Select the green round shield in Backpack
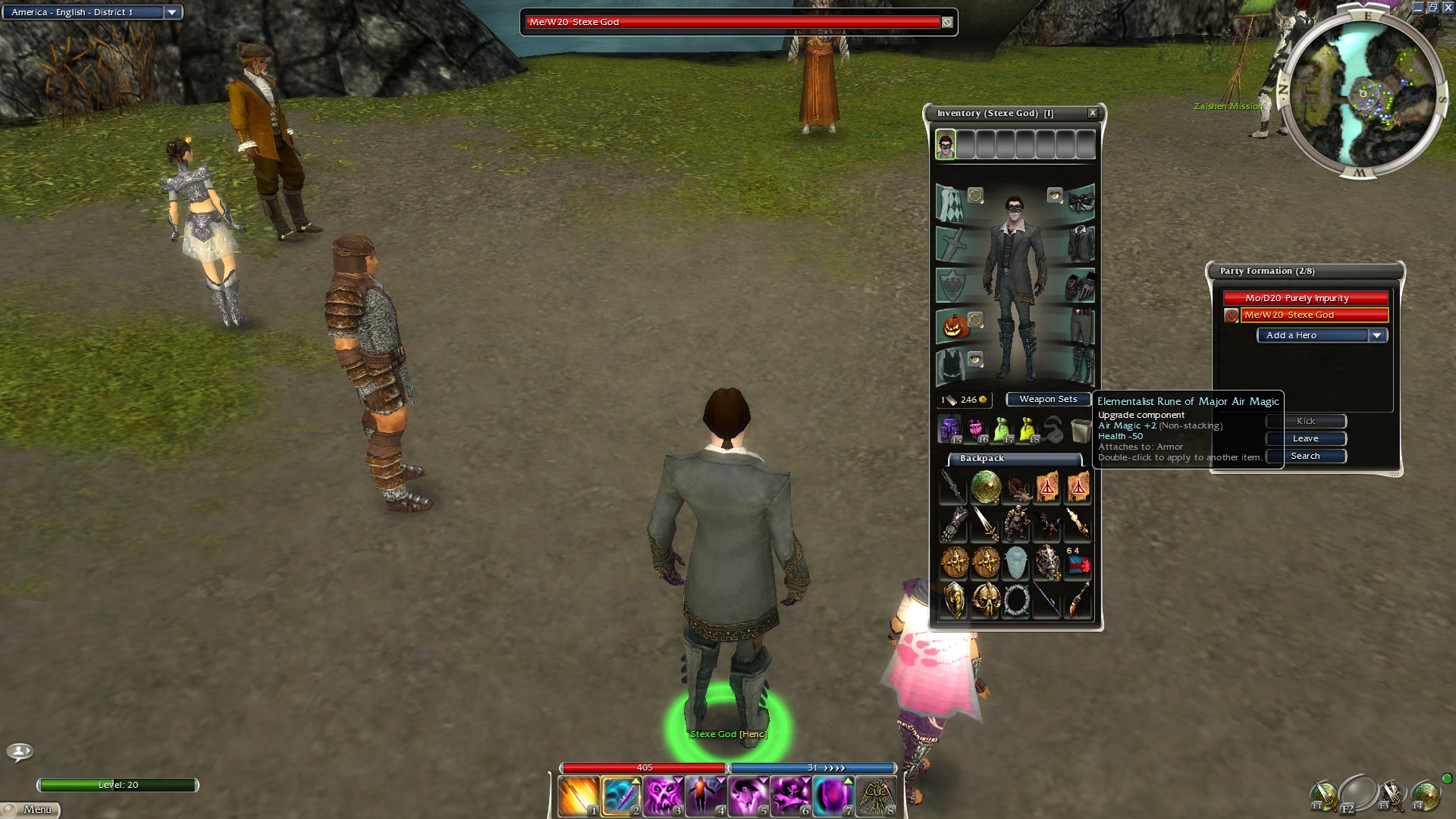Viewport: 1456px width, 819px height. point(985,487)
